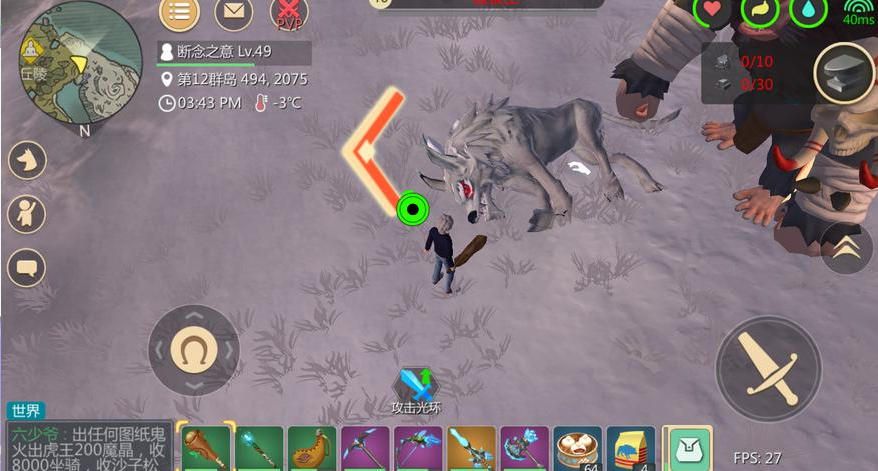Open the list menu button
Screen dimensions: 878x471
179,12
